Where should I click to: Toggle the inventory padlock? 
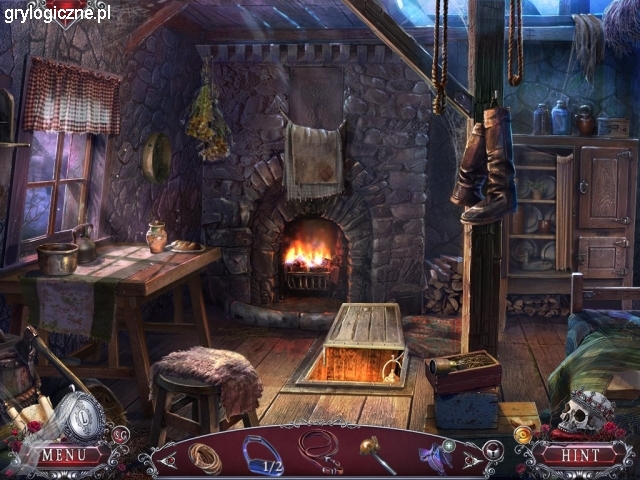[491, 451]
